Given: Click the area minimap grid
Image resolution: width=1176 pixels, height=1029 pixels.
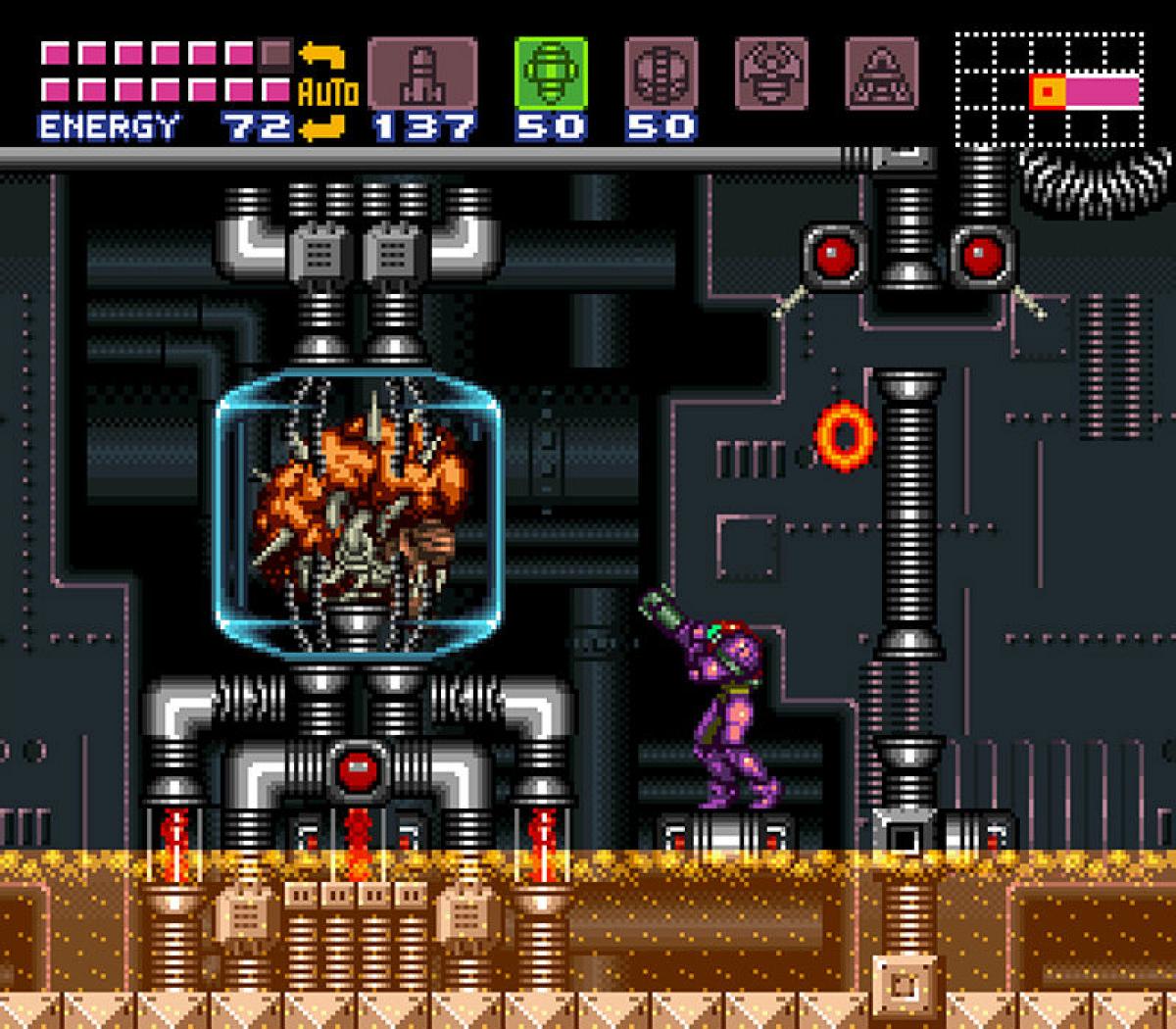Looking at the screenshot, I should click(1049, 90).
